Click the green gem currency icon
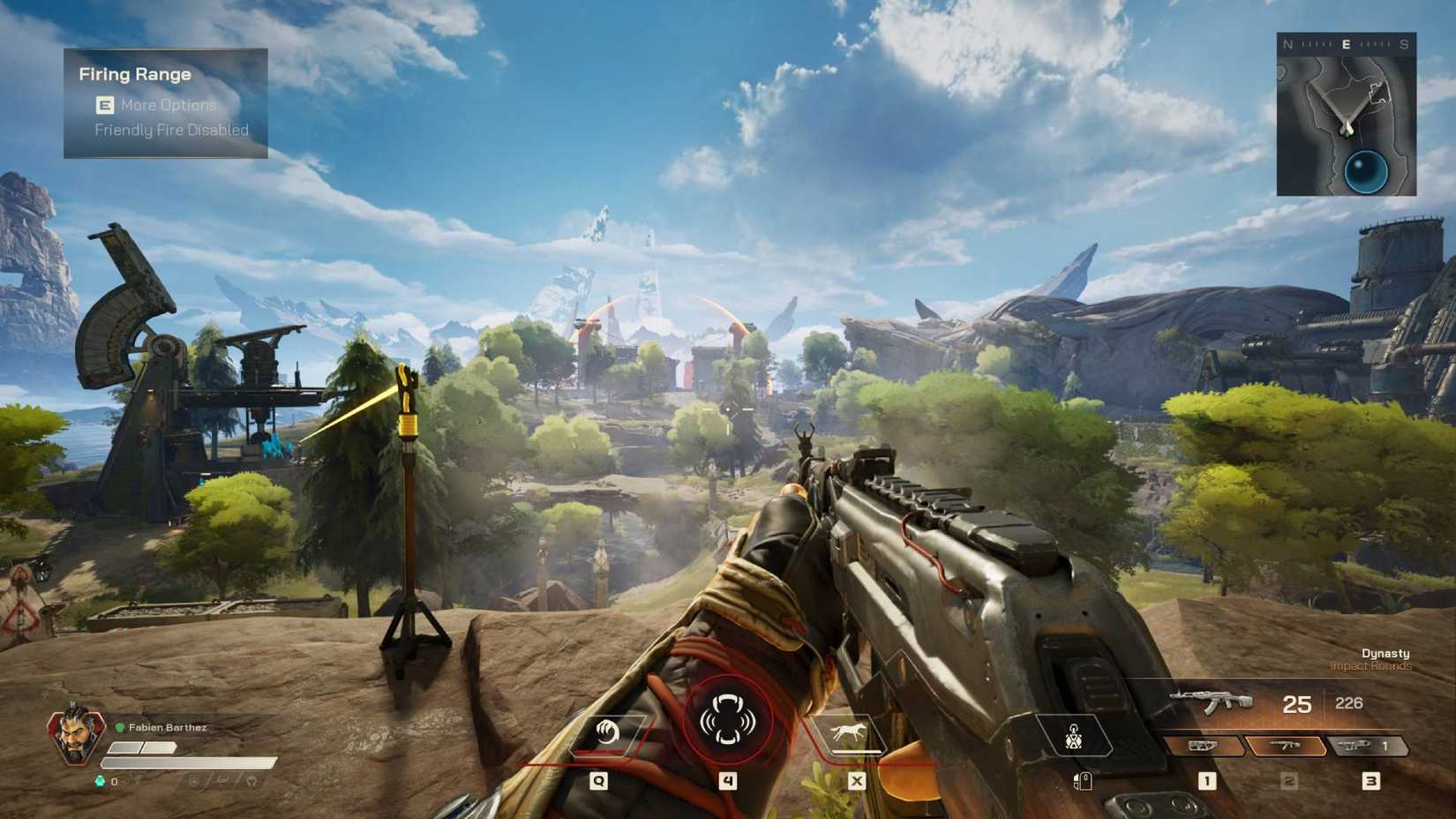The width and height of the screenshot is (1456, 819). click(x=101, y=782)
